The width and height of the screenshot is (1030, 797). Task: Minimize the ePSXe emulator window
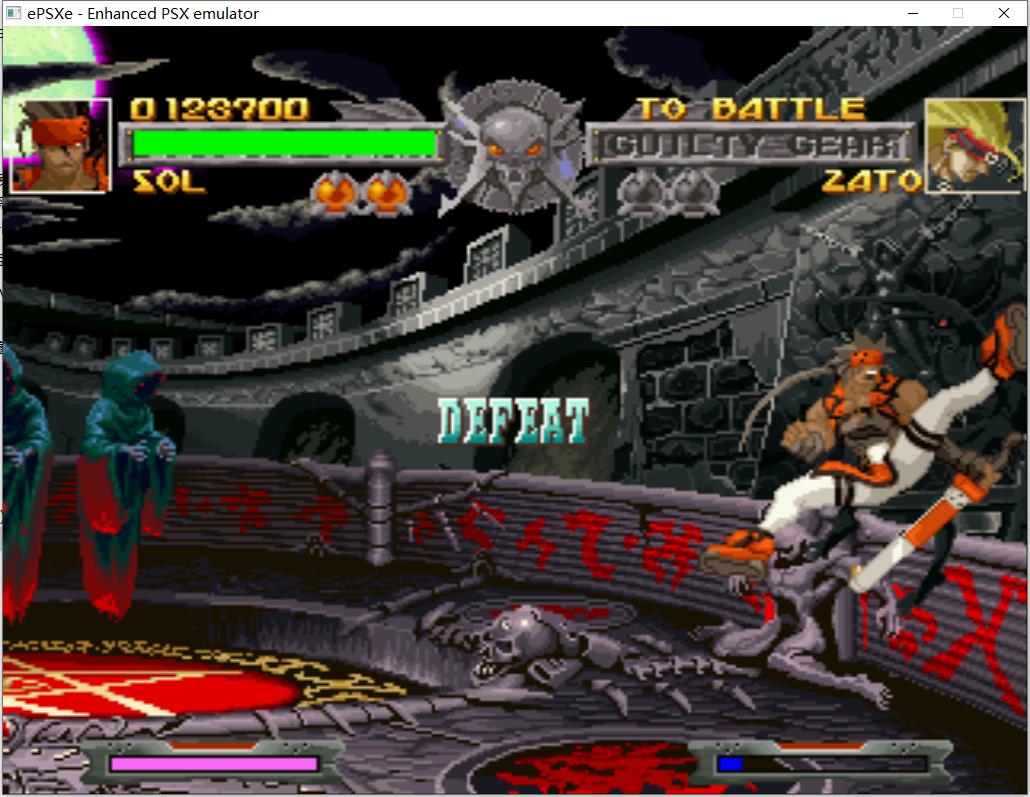click(912, 13)
